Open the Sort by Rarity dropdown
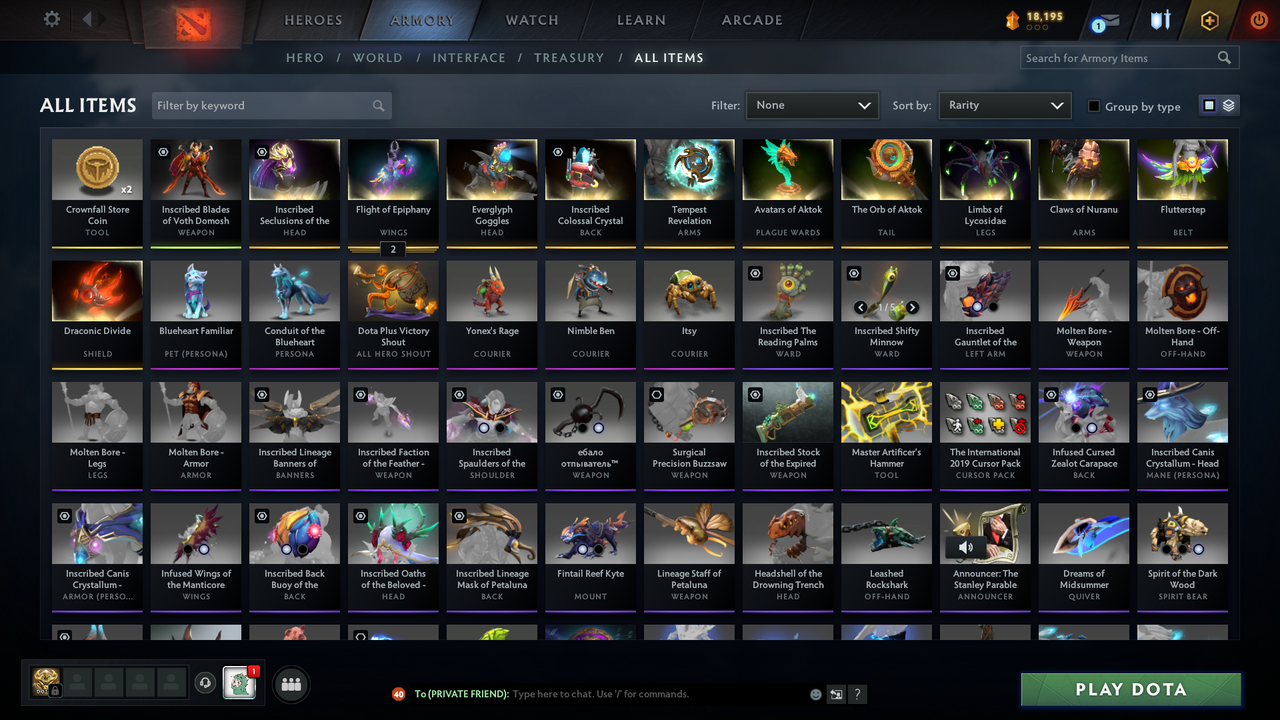Image resolution: width=1280 pixels, height=720 pixels. [1004, 104]
